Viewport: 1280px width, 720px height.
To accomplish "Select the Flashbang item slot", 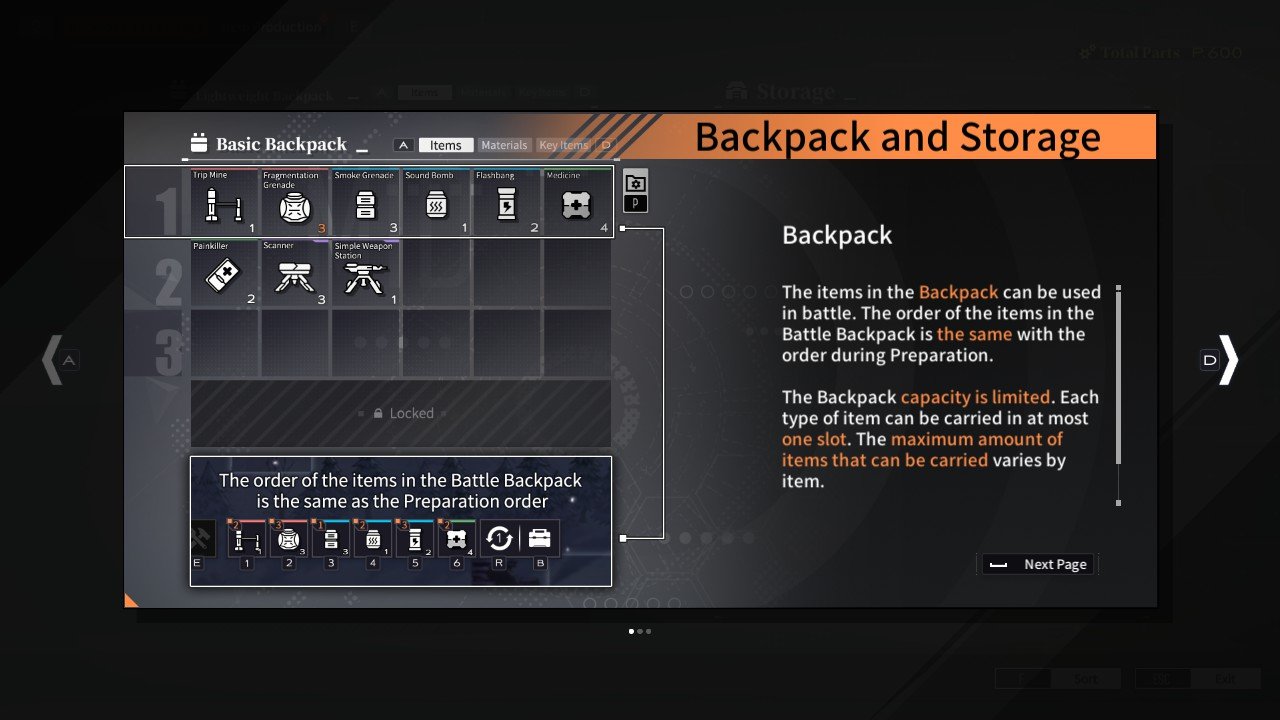I will [506, 202].
